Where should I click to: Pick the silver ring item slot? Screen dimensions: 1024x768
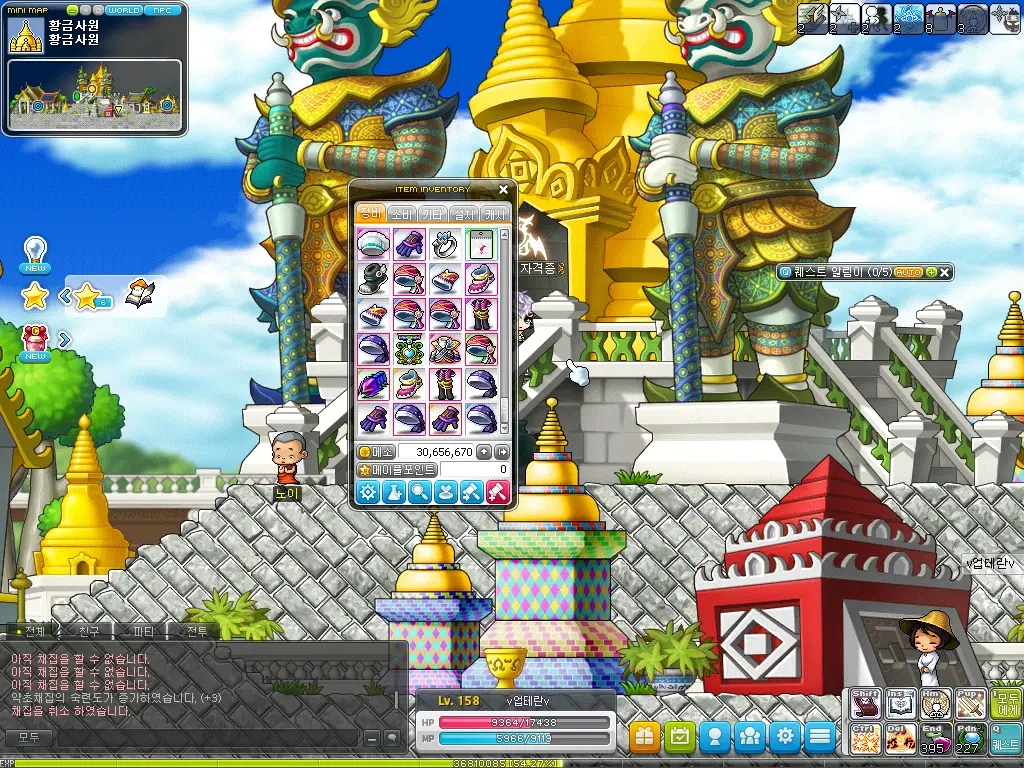coord(445,245)
